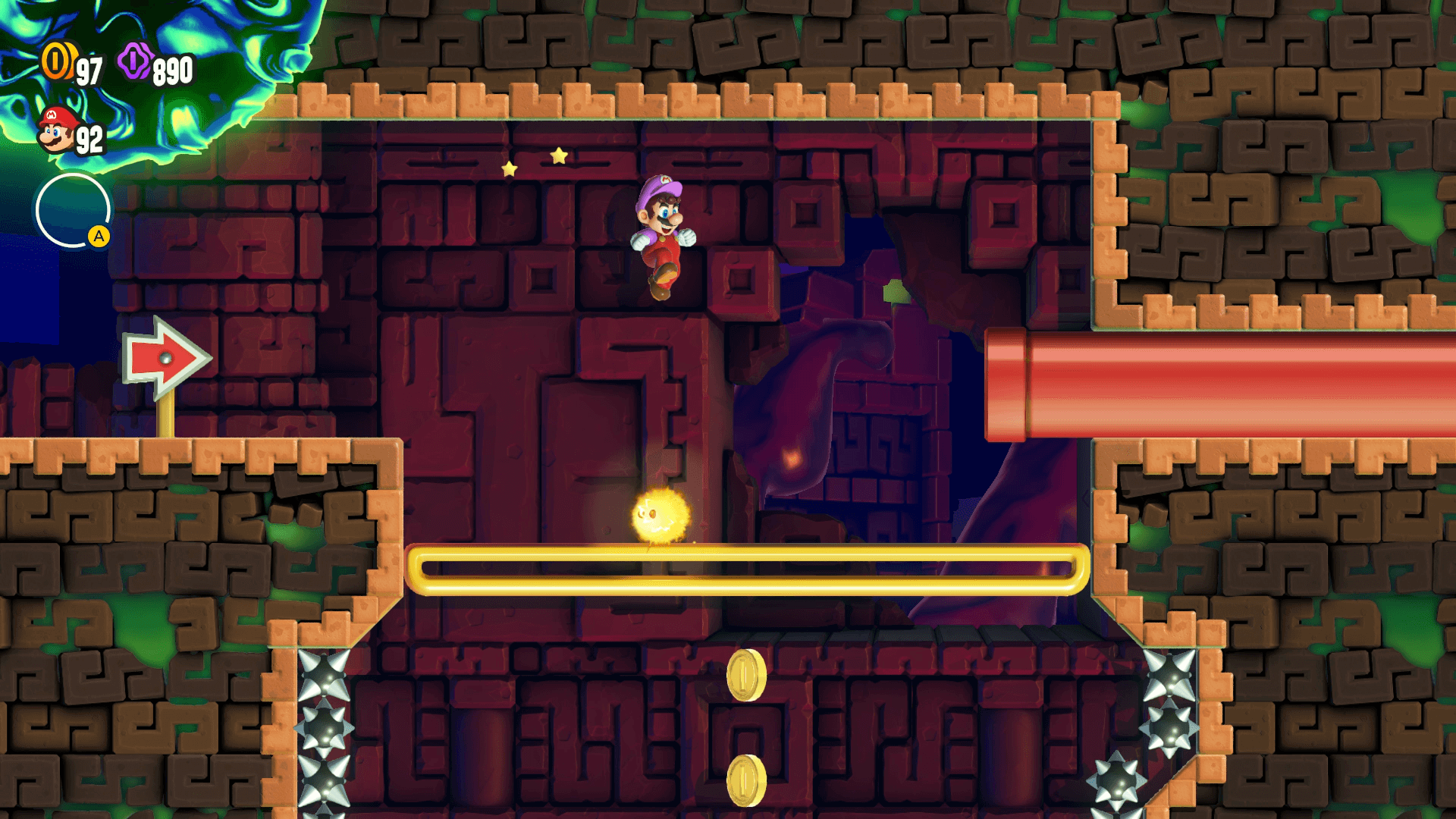Click the purple flower coin icon

(x=135, y=61)
